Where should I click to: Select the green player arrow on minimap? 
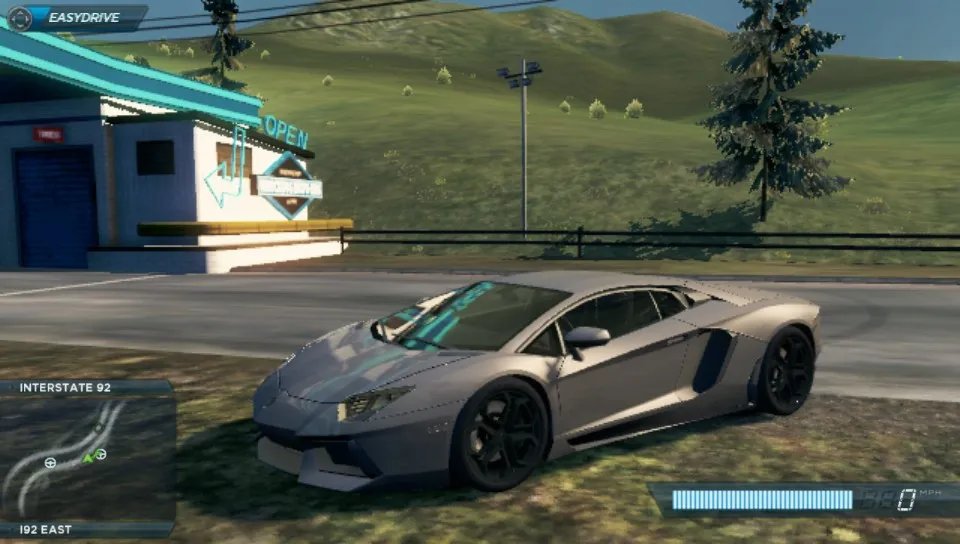pyautogui.click(x=88, y=457)
